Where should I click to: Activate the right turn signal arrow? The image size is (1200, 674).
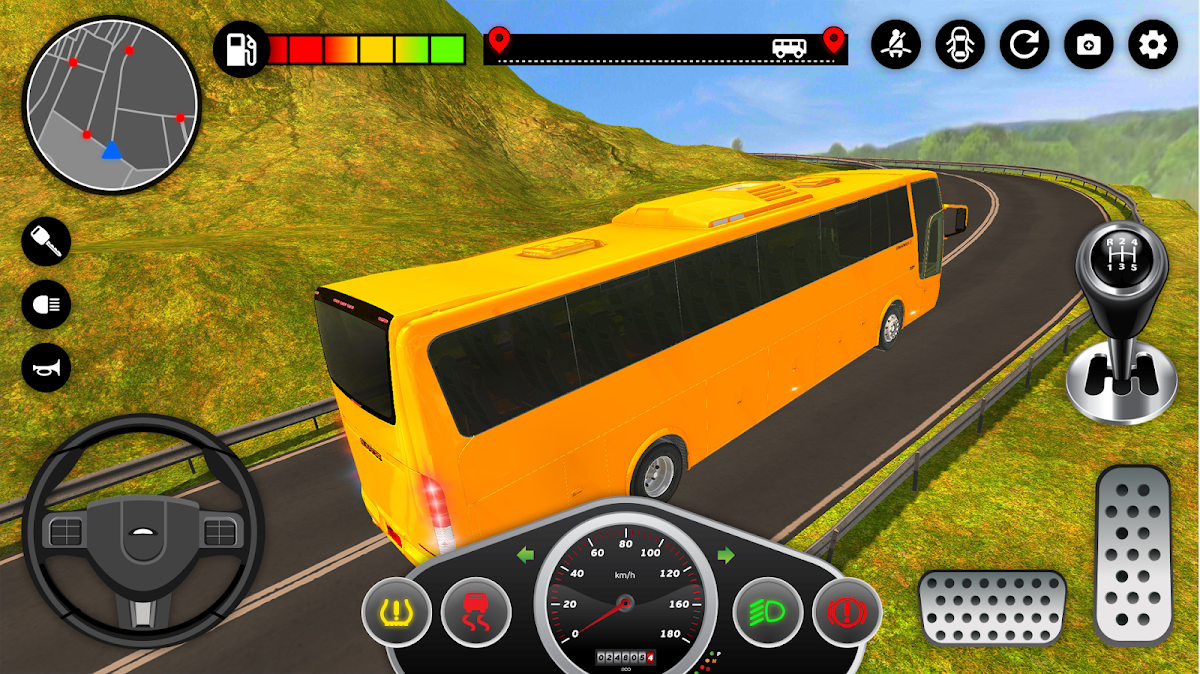pos(725,554)
